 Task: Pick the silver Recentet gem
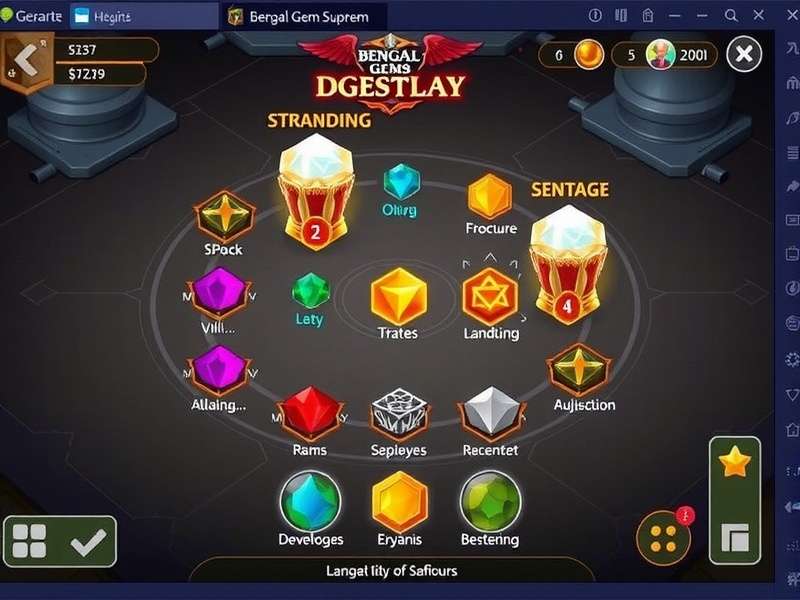pos(490,411)
